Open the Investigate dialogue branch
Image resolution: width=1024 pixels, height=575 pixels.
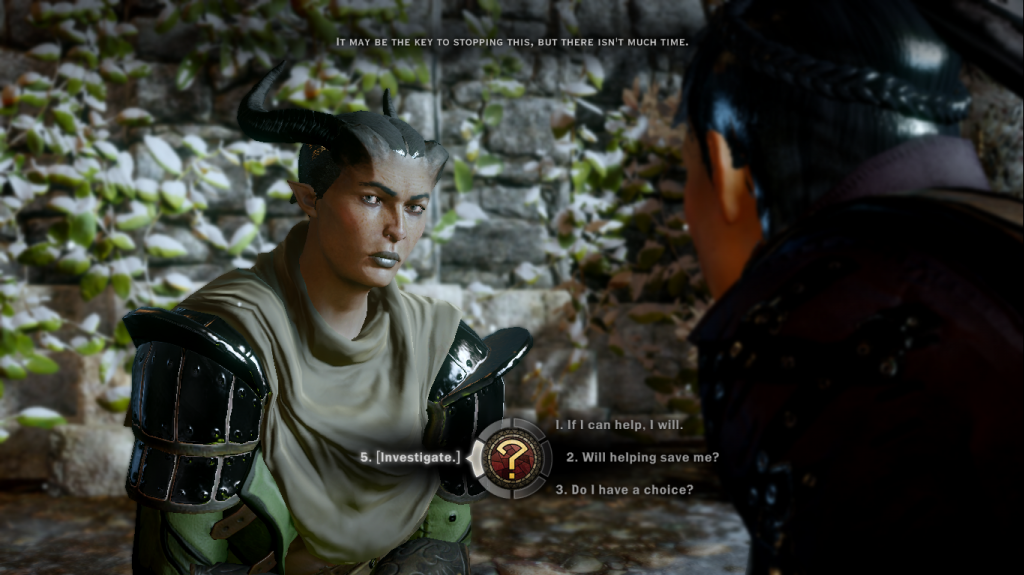(x=411, y=457)
